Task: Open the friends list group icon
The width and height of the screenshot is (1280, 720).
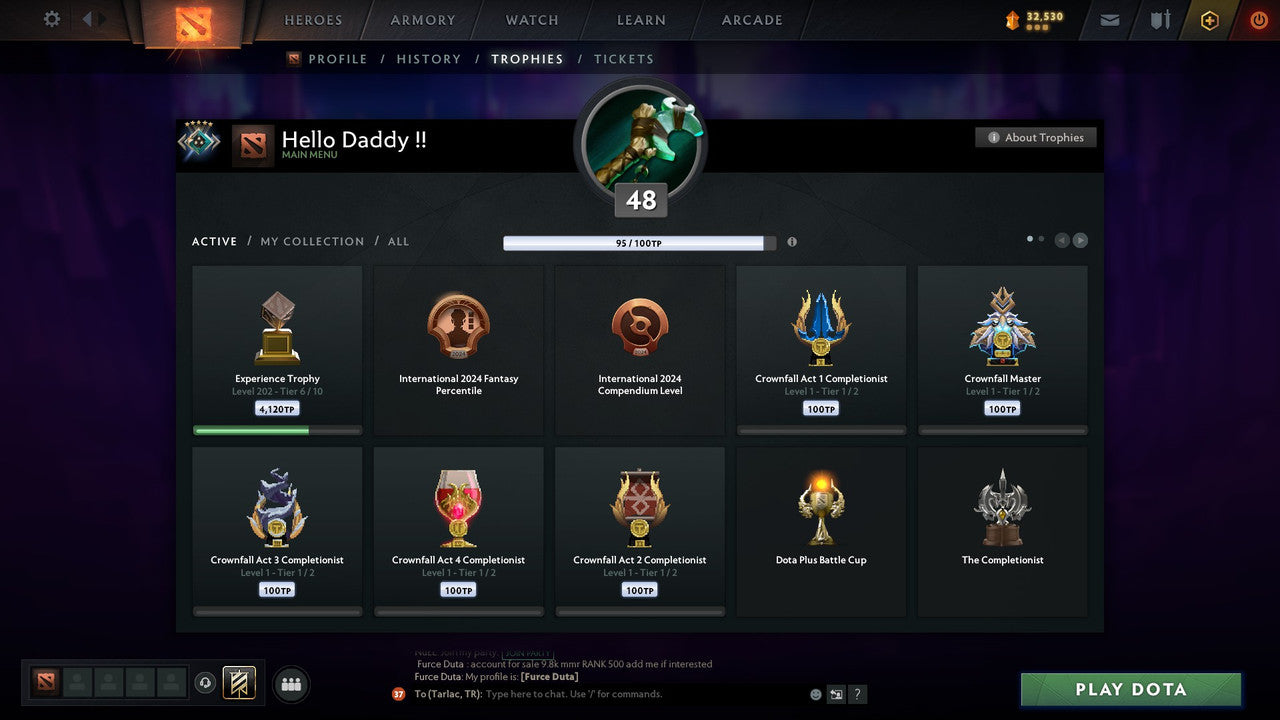Action: coord(290,684)
